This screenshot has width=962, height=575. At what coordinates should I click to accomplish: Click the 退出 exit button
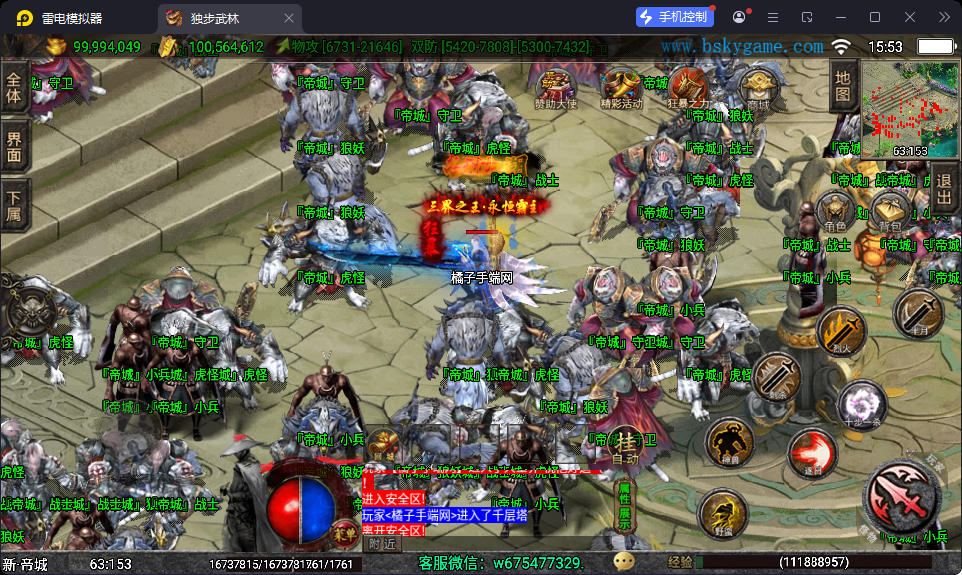pos(943,189)
